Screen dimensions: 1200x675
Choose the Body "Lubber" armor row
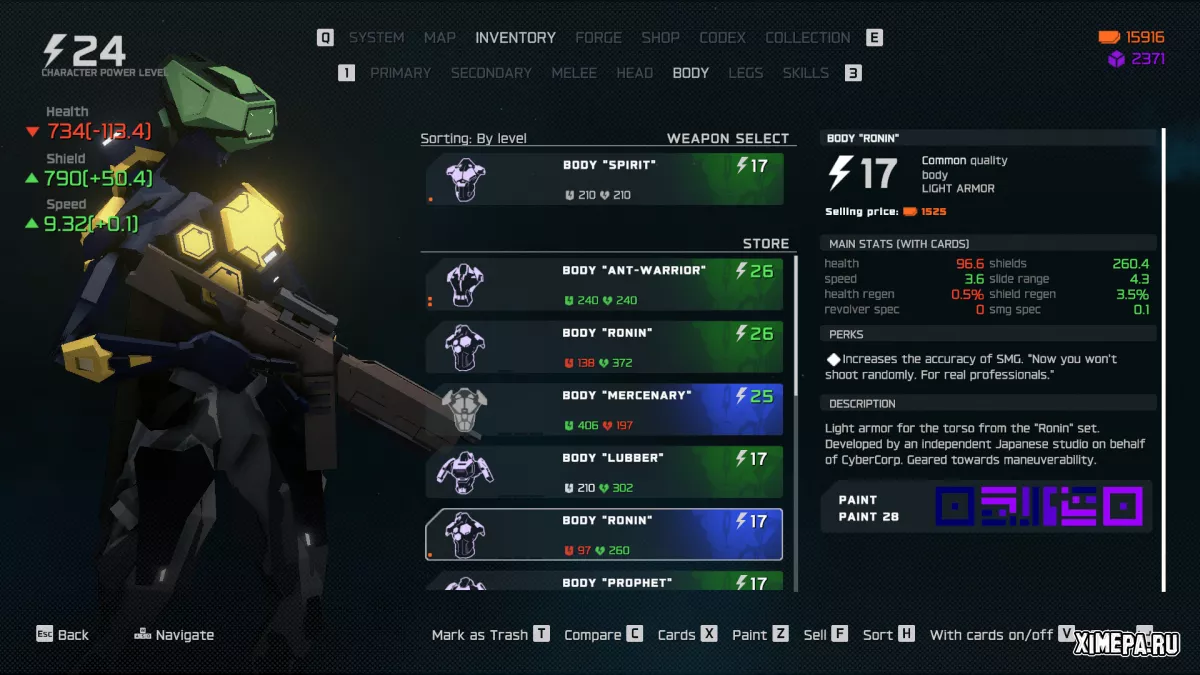(604, 472)
